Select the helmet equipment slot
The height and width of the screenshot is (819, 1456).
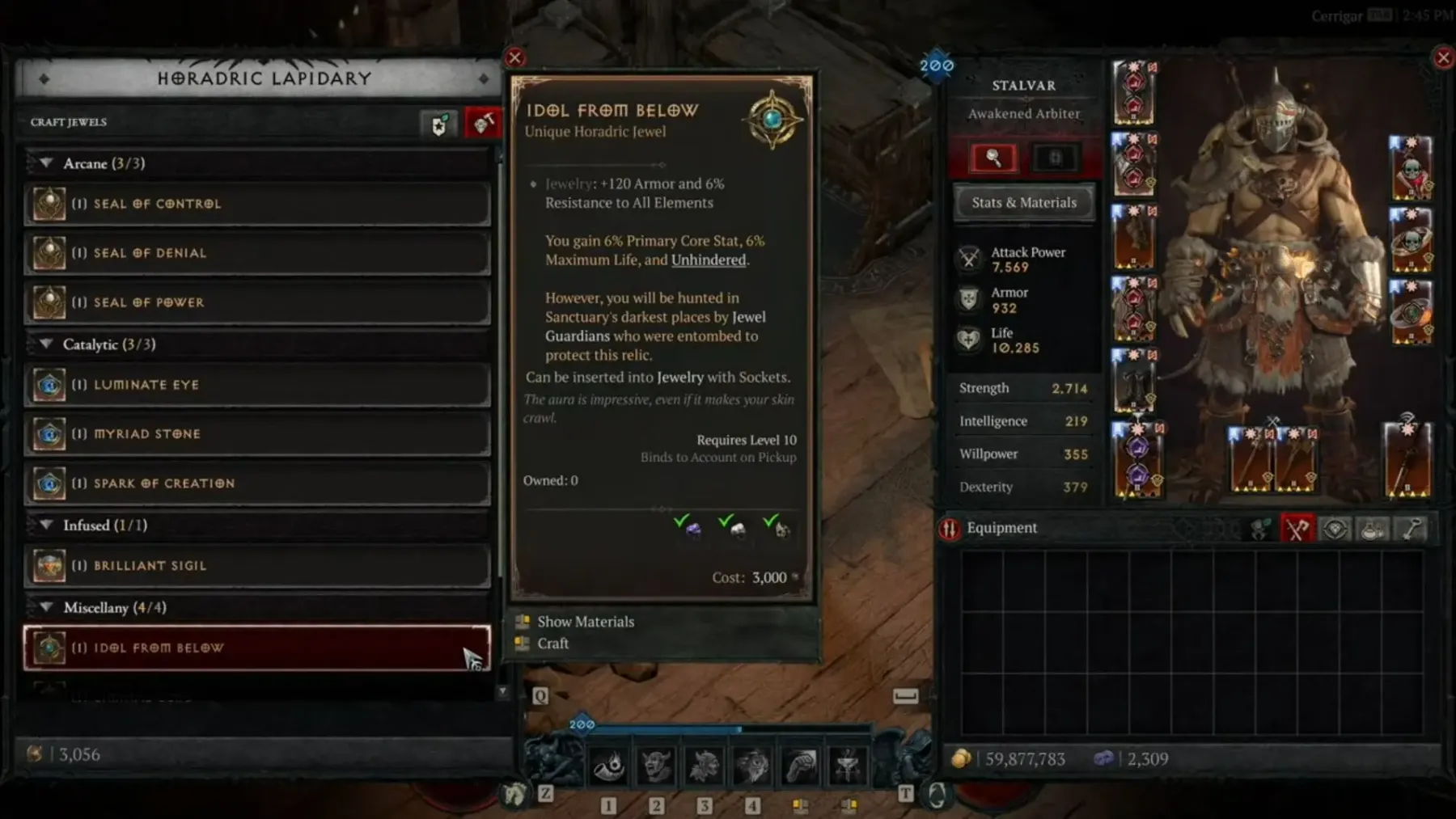[1133, 92]
